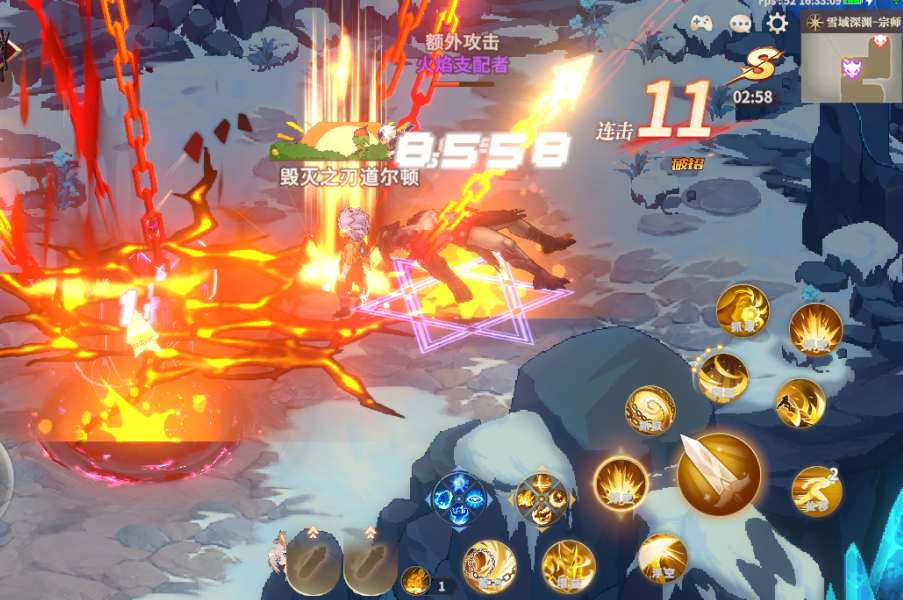Image resolution: width=903 pixels, height=600 pixels.
Task: Open the blue four-skill wheel
Action: click(x=459, y=498)
